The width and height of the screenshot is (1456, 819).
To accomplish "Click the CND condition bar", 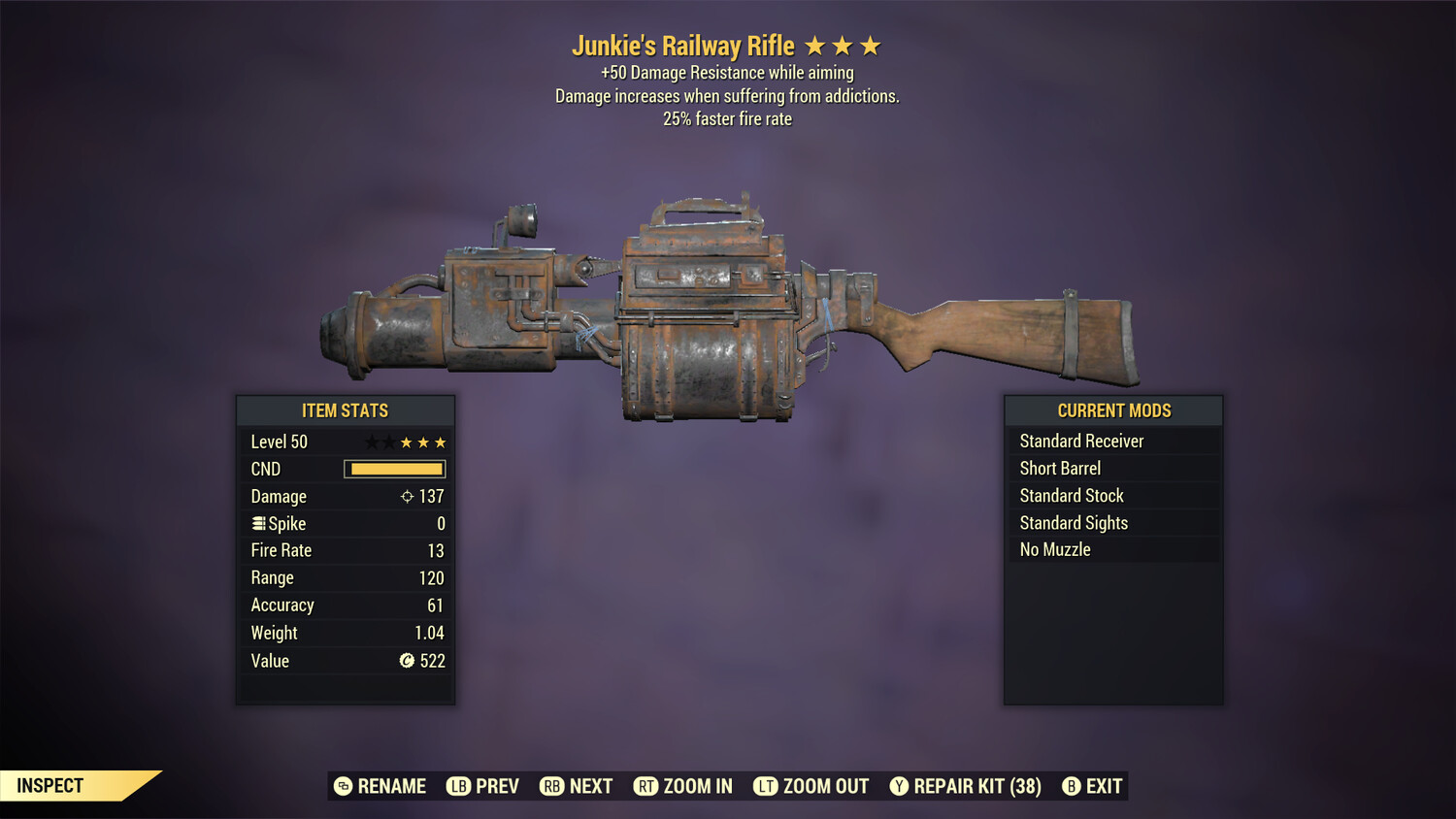I will click(393, 469).
